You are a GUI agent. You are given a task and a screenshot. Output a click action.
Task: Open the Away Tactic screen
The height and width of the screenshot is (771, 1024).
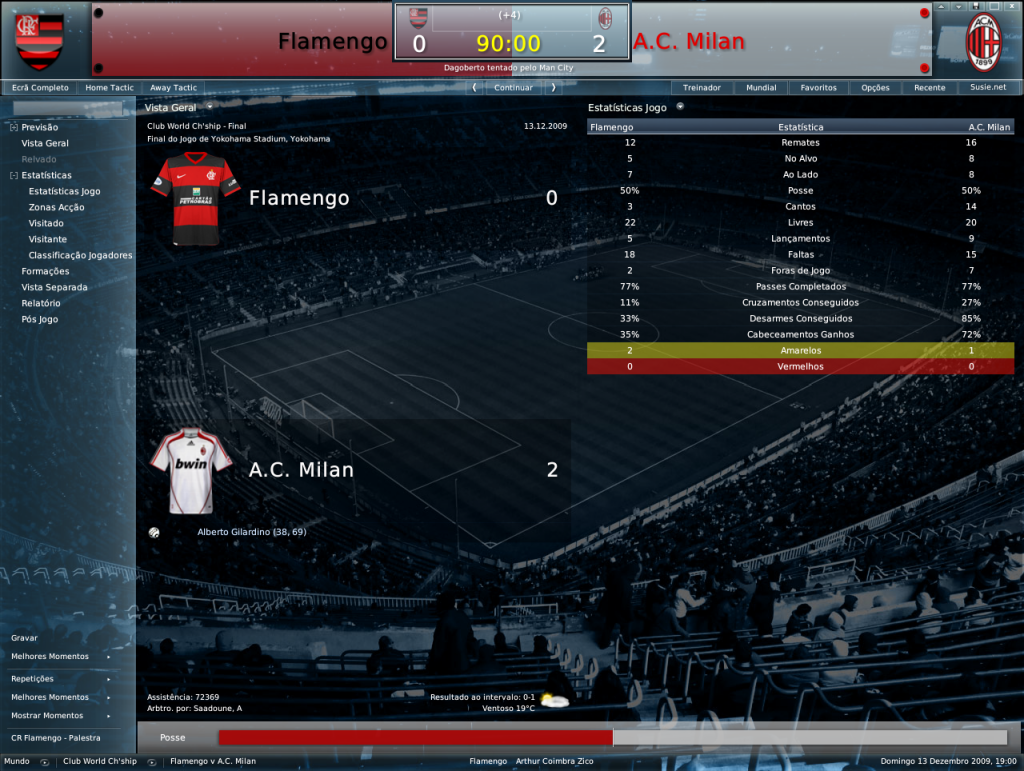[173, 88]
